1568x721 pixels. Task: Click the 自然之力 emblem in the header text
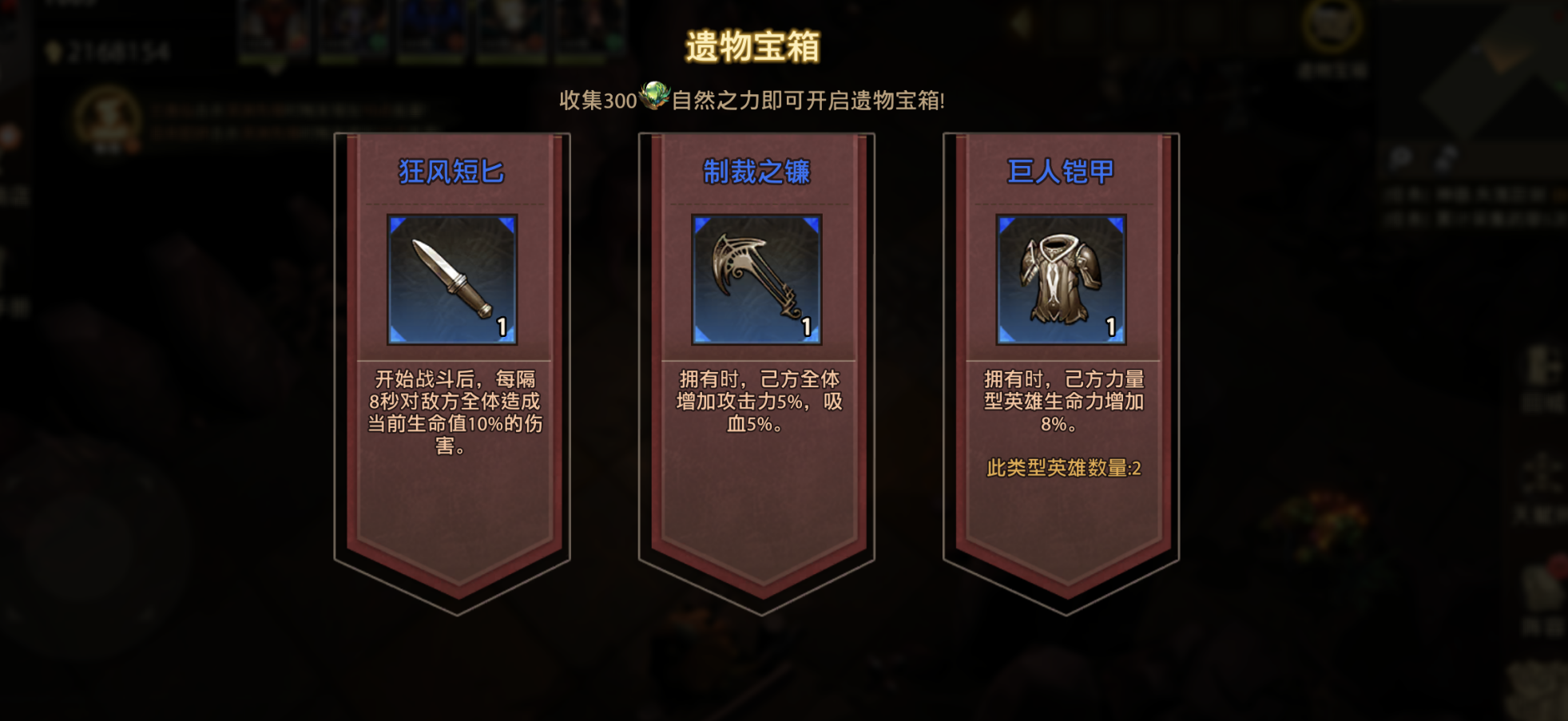pos(653,98)
